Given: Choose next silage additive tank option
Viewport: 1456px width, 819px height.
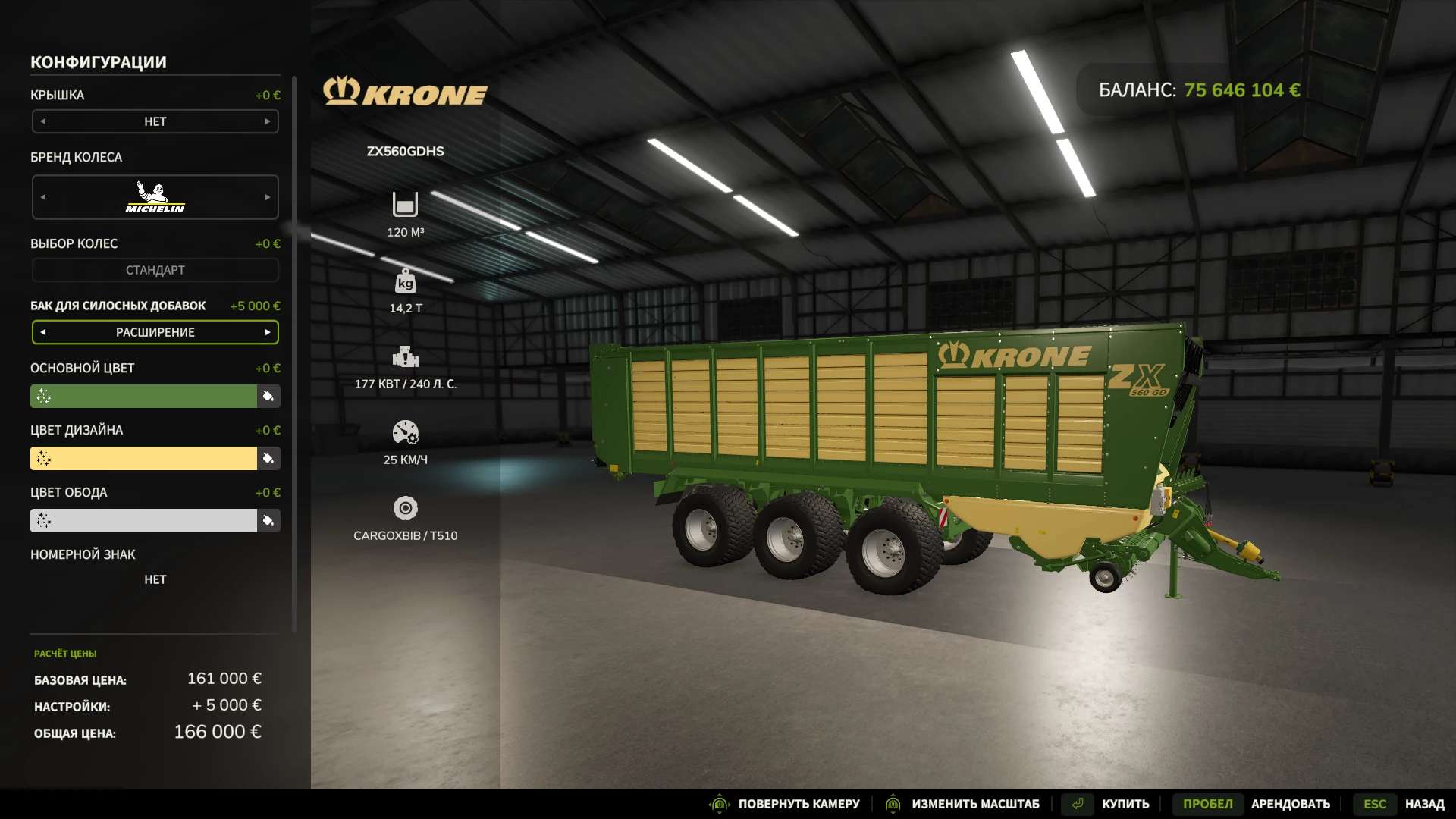Looking at the screenshot, I should click(x=268, y=332).
